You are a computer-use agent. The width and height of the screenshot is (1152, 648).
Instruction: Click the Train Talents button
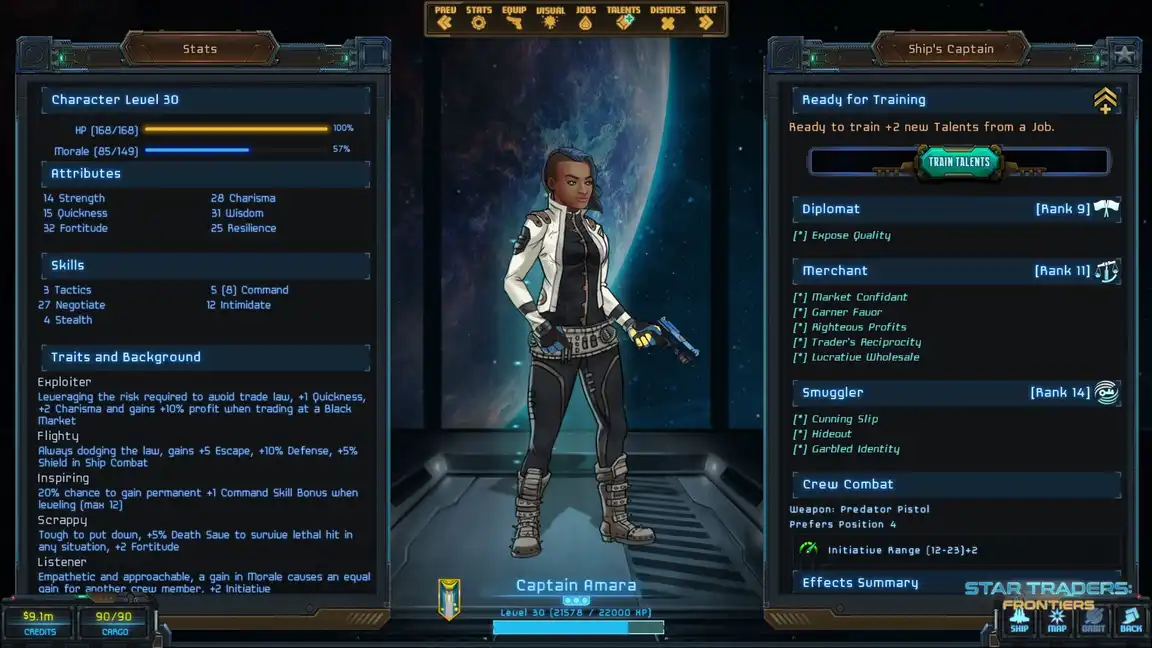(959, 162)
